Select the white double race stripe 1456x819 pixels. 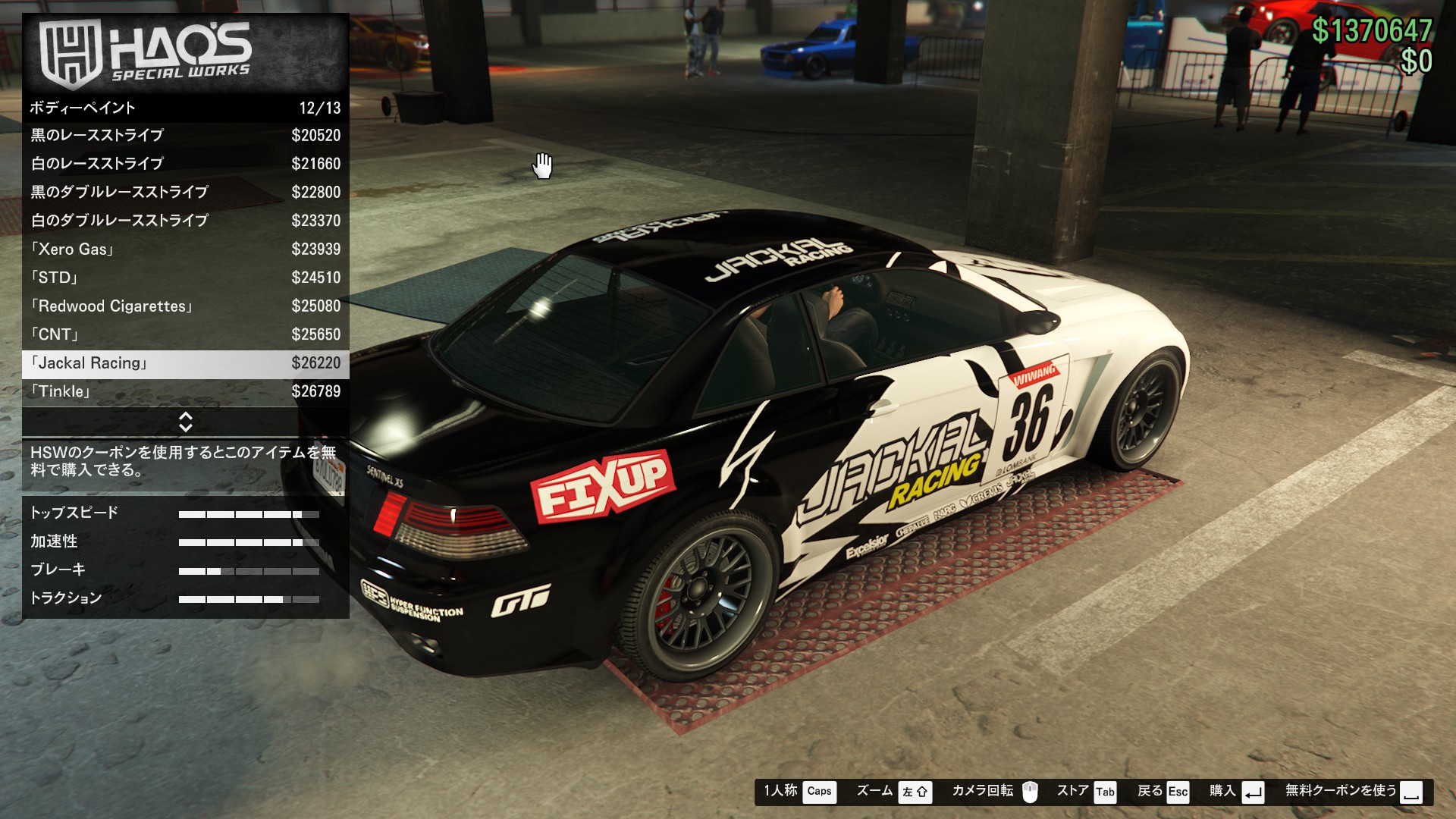[185, 221]
